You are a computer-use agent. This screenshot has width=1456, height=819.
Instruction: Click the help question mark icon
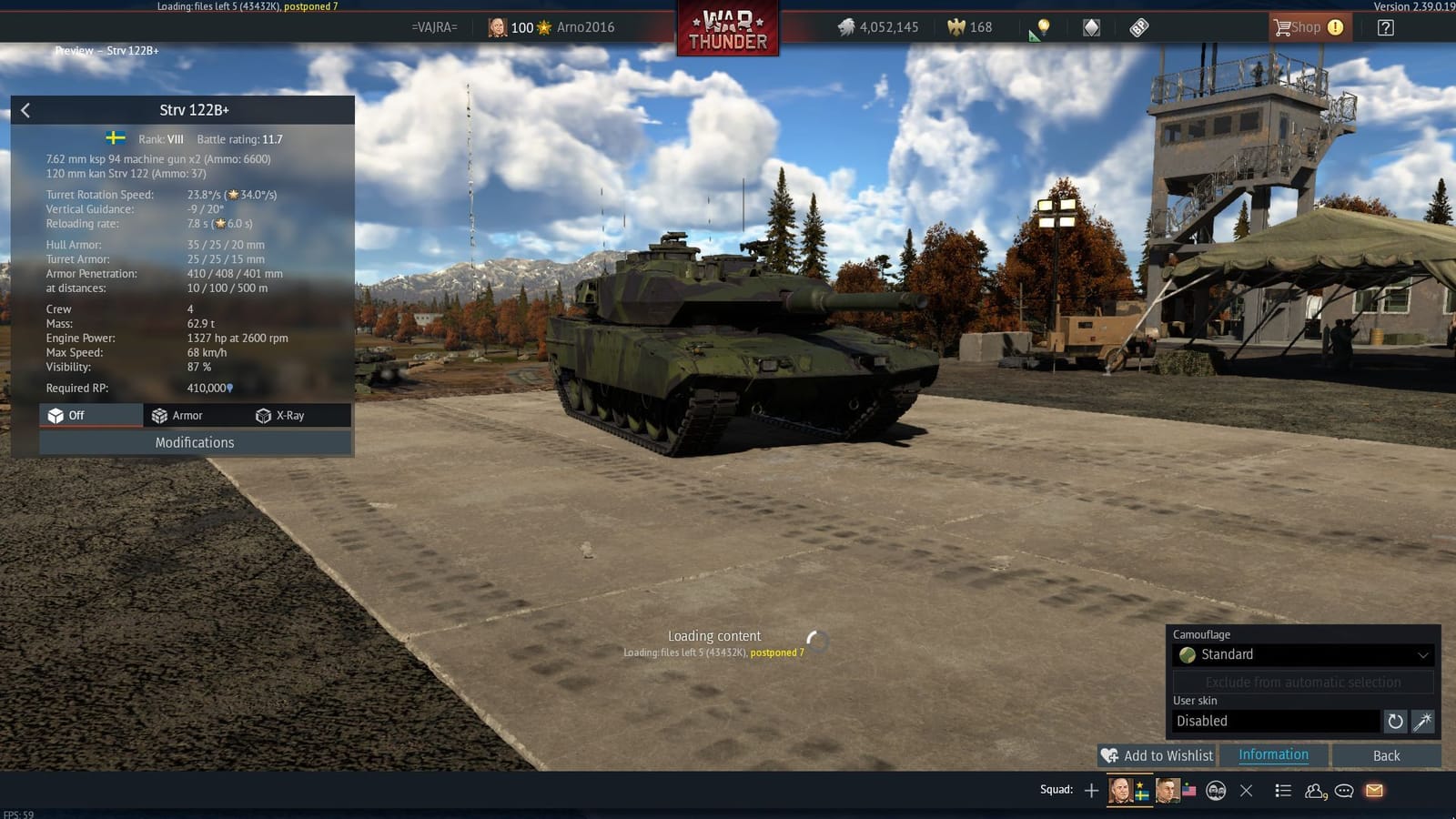pyautogui.click(x=1384, y=27)
